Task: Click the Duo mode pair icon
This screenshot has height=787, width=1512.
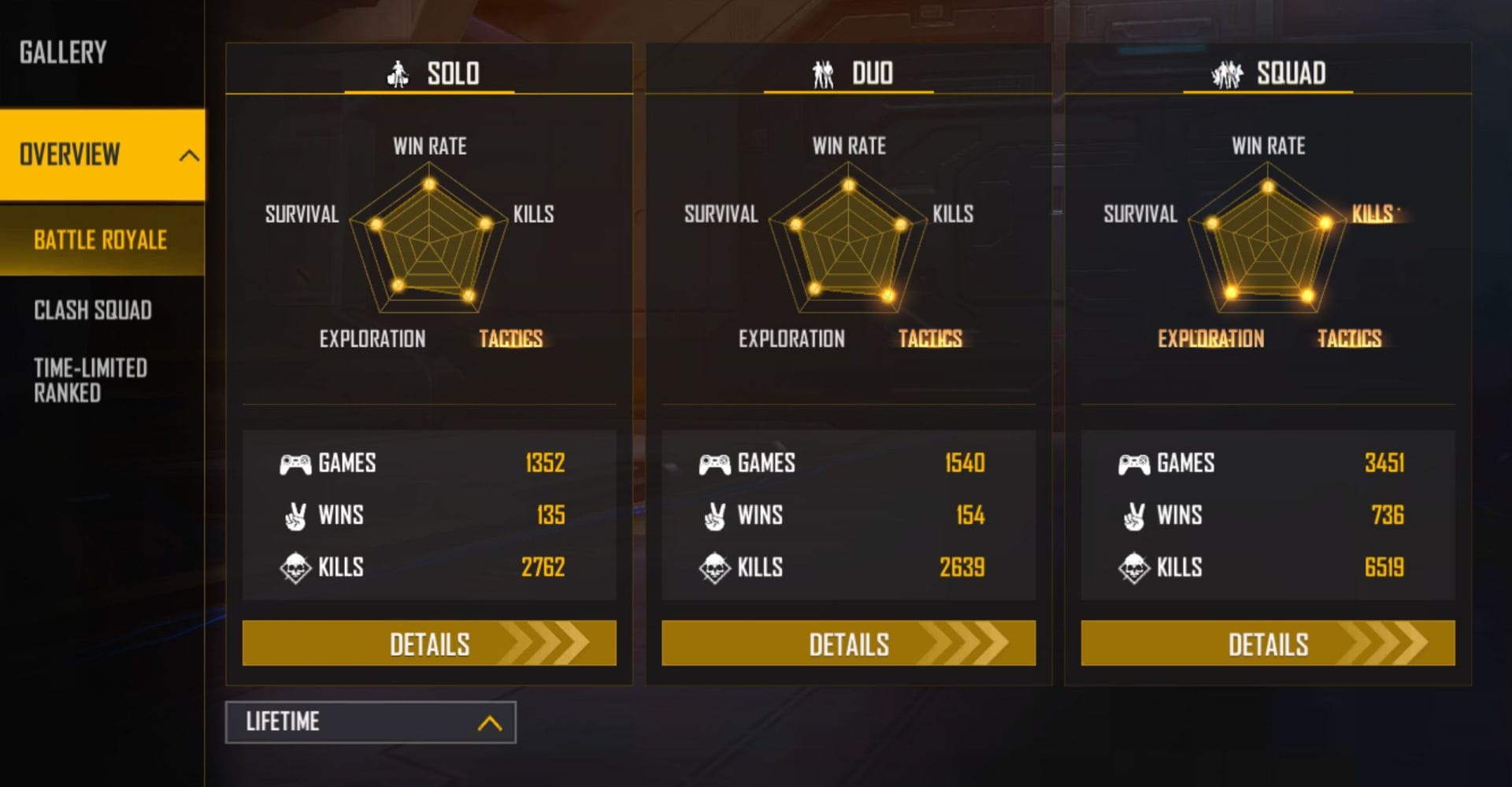Action: 822,73
